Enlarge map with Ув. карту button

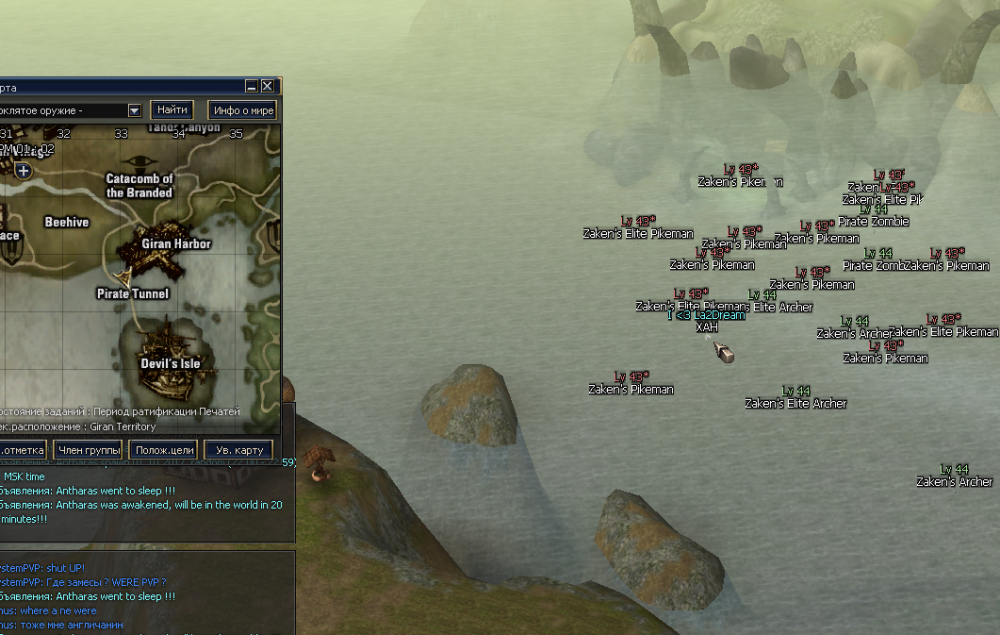239,450
